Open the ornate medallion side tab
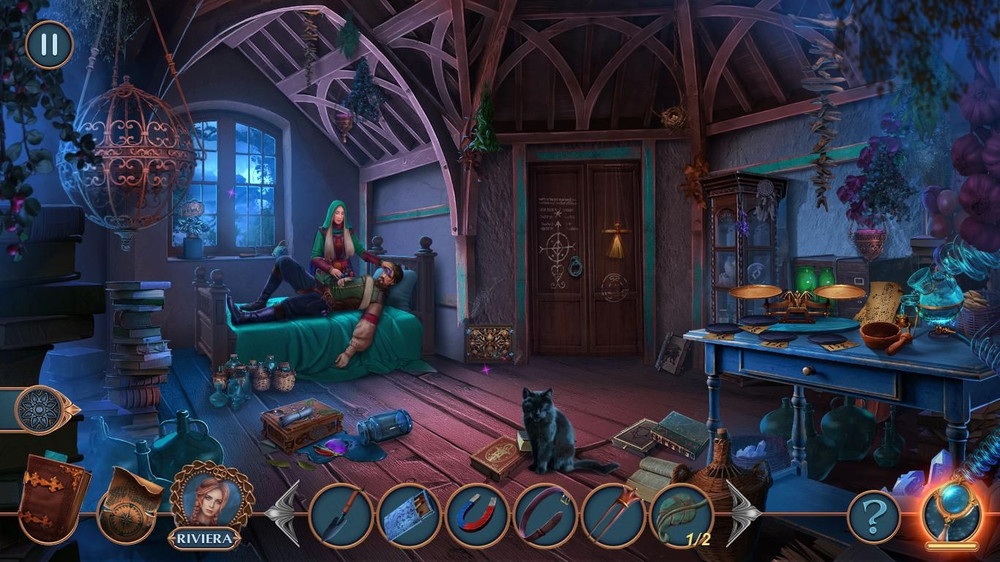Viewport: 1000px width, 562px height. click(40, 409)
